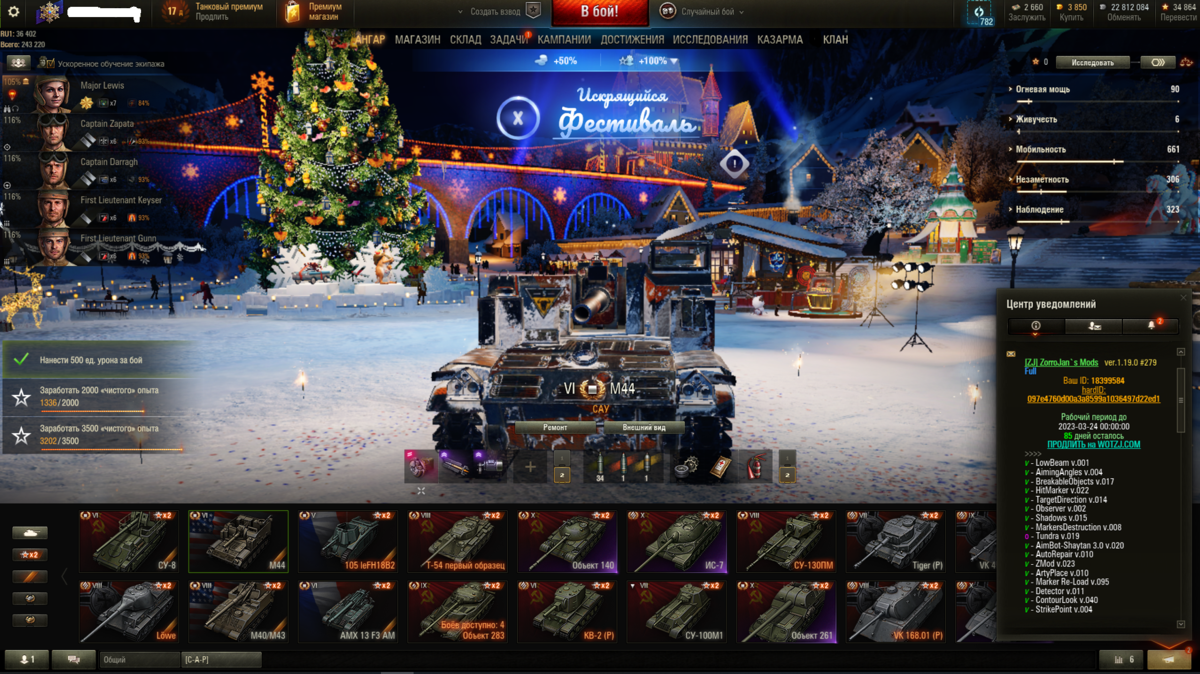Viewport: 1200px width, 674px height.
Task: Go to the ЗАДАЧИ tab
Action: point(509,40)
